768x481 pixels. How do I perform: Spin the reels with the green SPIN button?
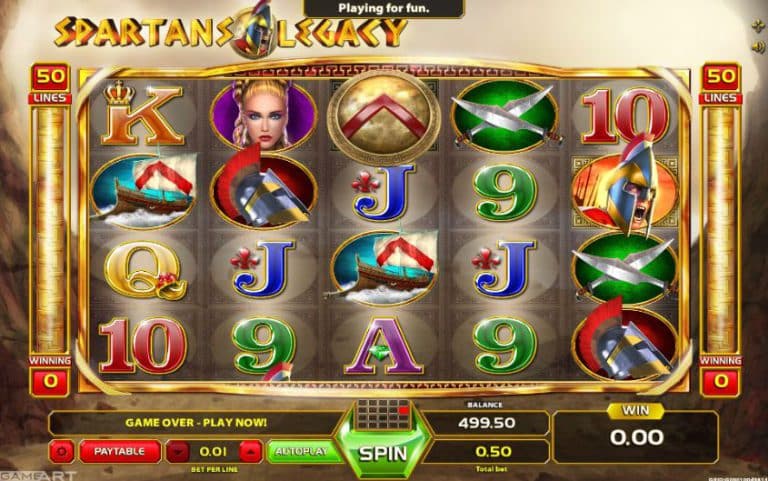pos(383,452)
